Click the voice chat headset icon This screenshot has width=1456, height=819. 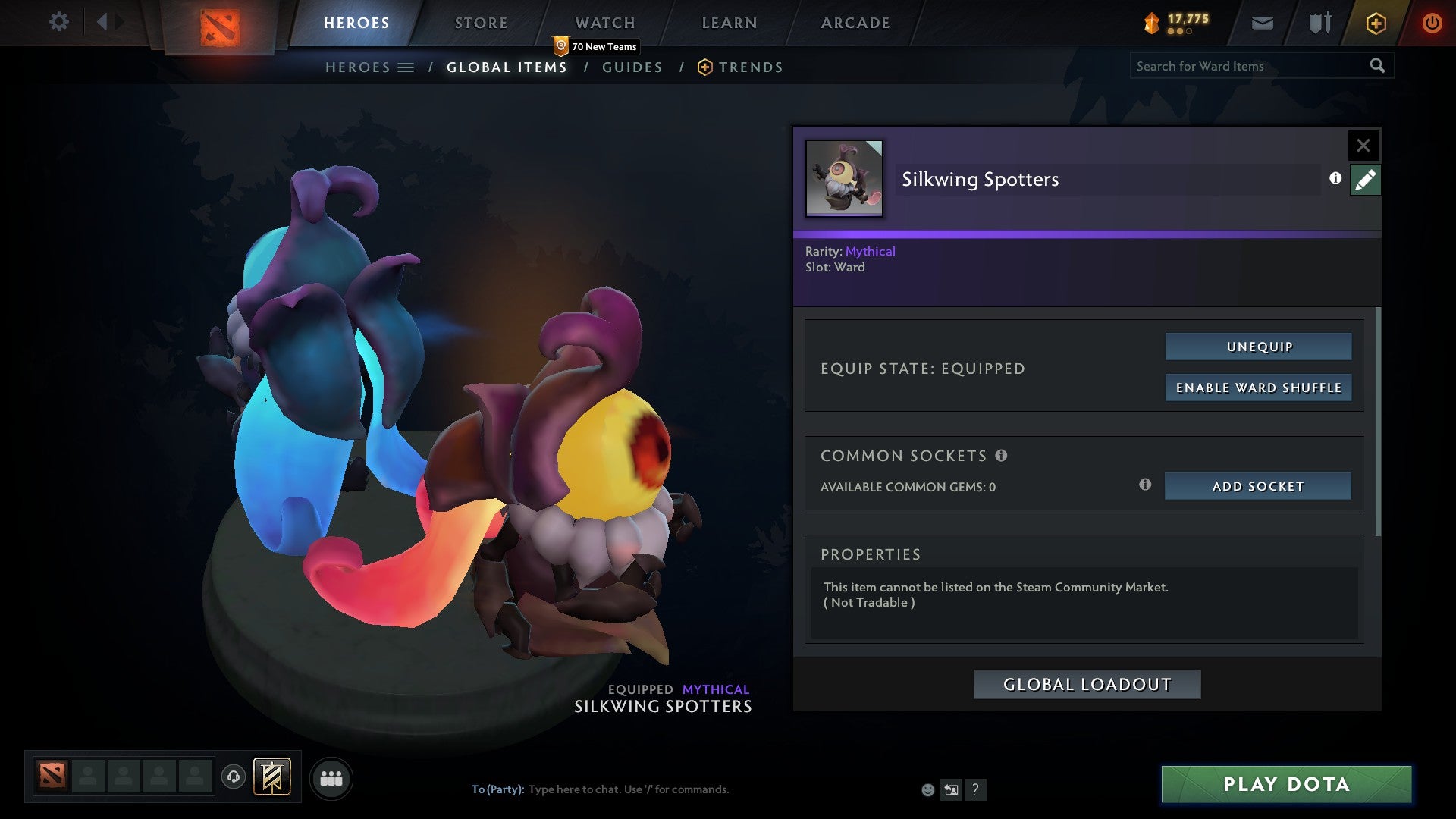click(234, 777)
